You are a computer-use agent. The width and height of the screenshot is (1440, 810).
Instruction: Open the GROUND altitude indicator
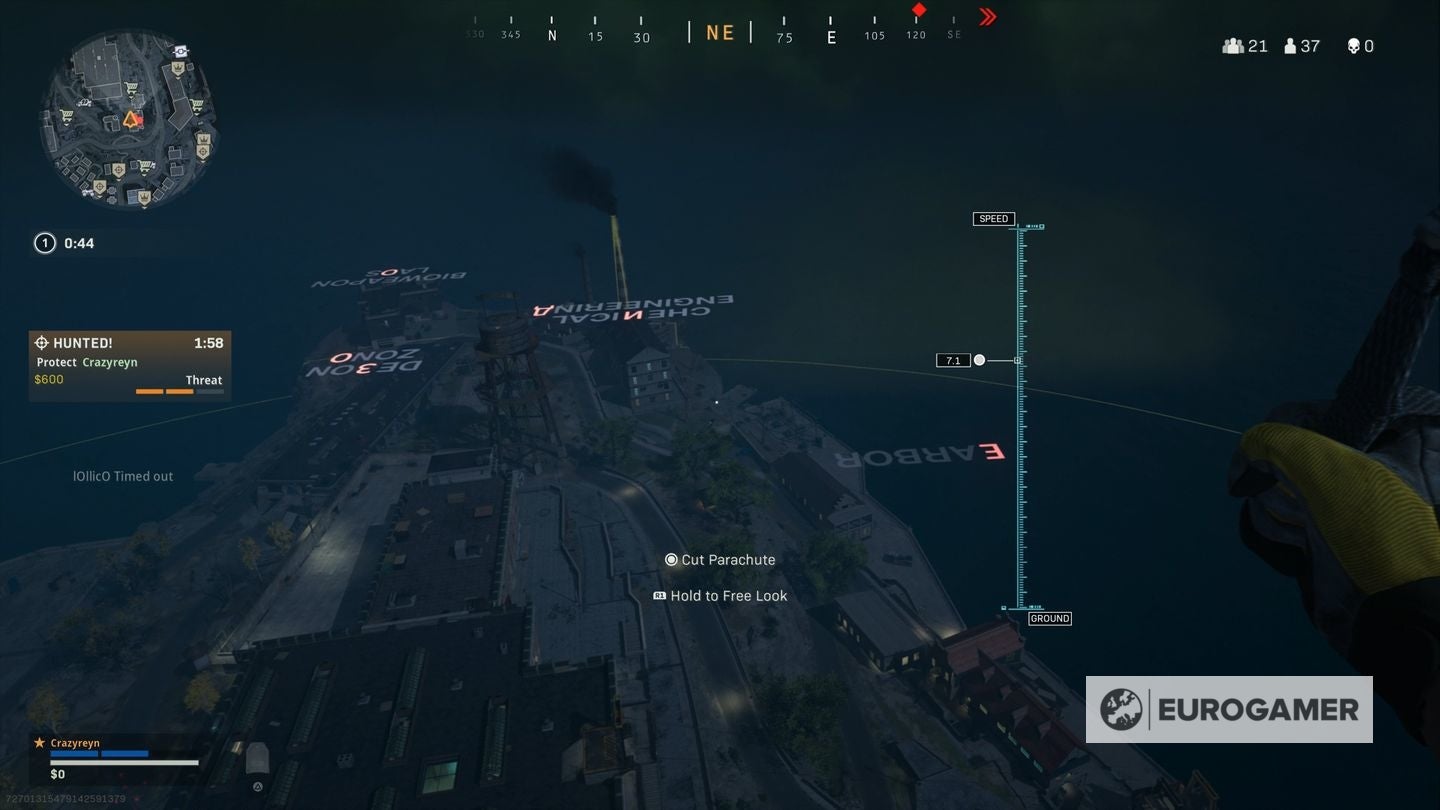[1050, 618]
